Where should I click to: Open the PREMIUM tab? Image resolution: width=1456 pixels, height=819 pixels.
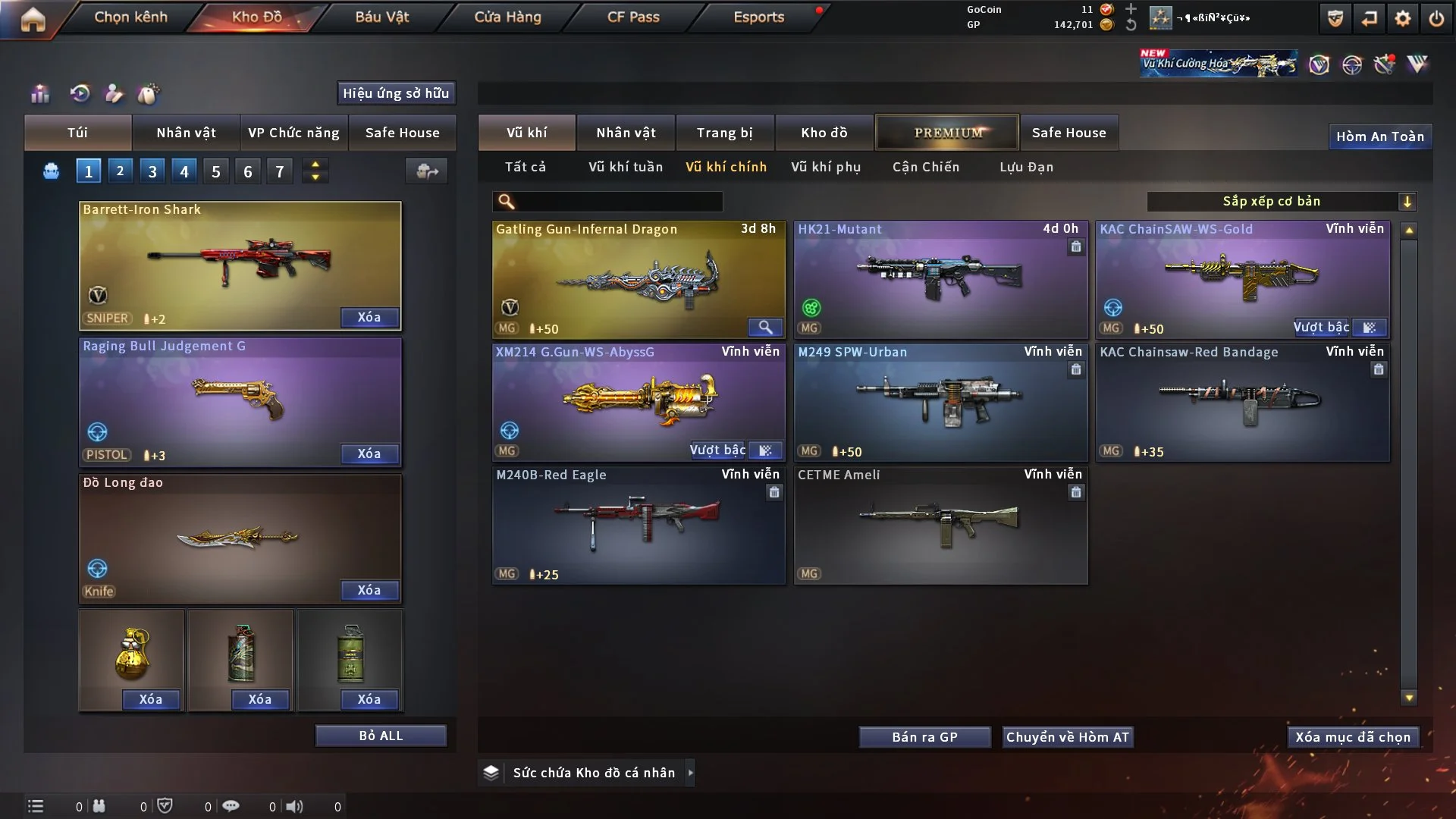point(947,133)
